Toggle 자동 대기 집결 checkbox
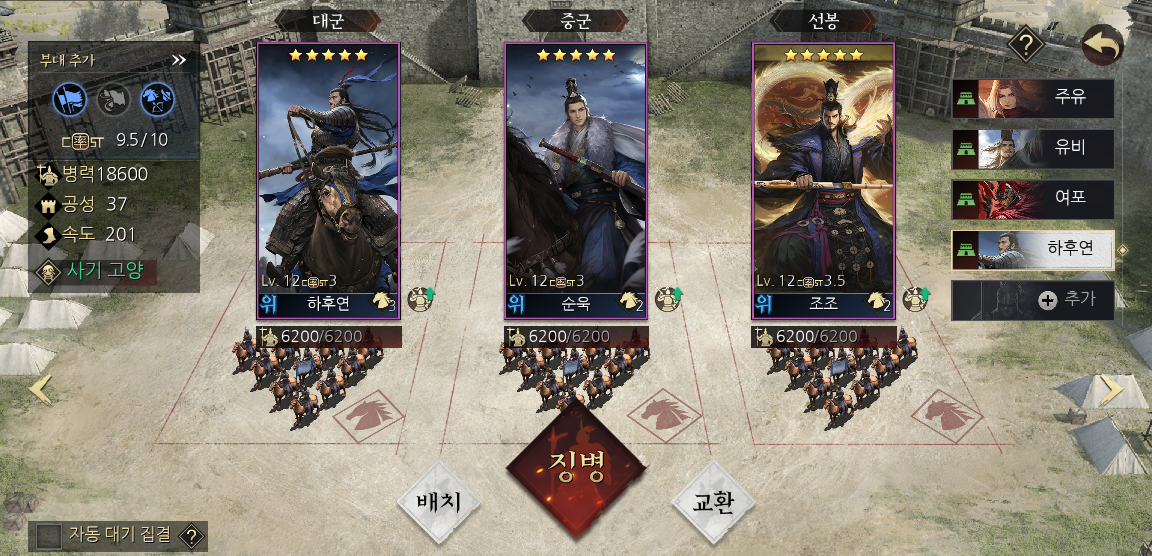Screen dimensions: 1152x556 [x=48, y=536]
